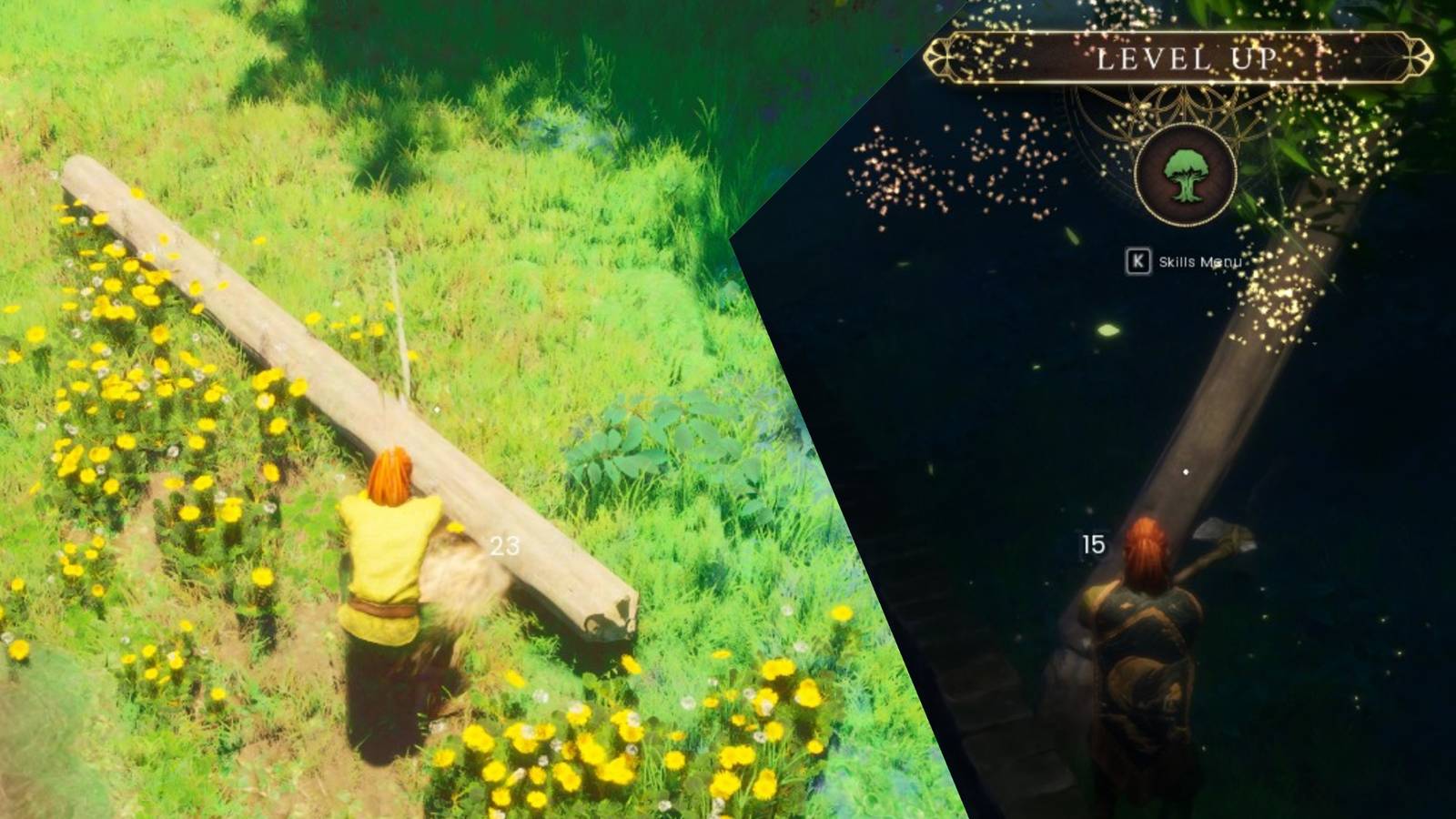Click the number 23 on the felled log
The image size is (1456, 819).
click(507, 547)
